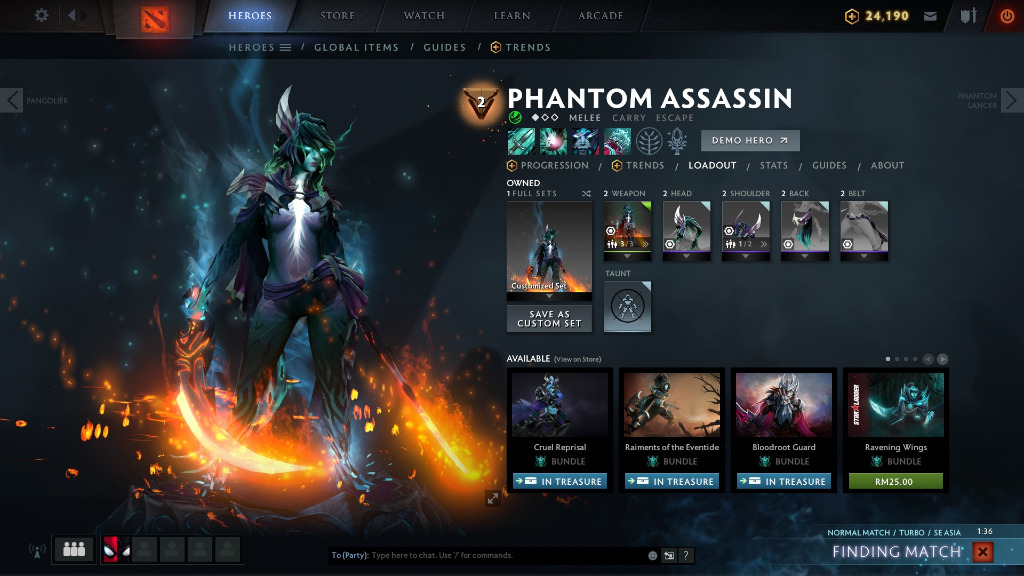Save loadout as custom set
Viewport: 1024px width, 576px height.
(x=549, y=319)
